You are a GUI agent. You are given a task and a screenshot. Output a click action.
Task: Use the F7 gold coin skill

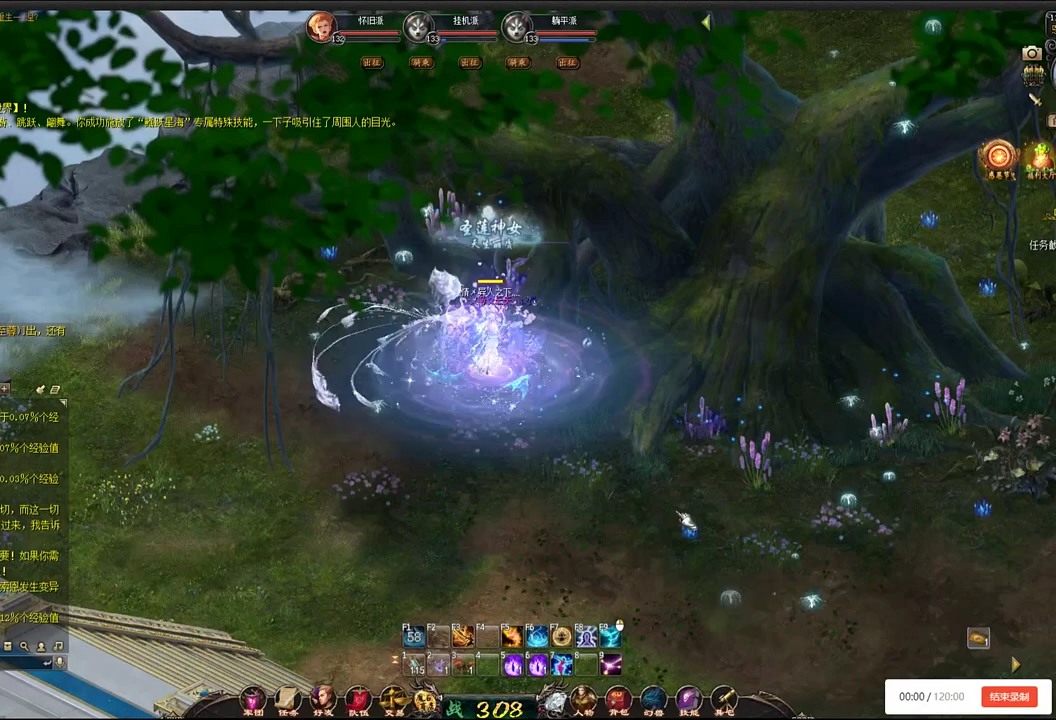coord(562,637)
